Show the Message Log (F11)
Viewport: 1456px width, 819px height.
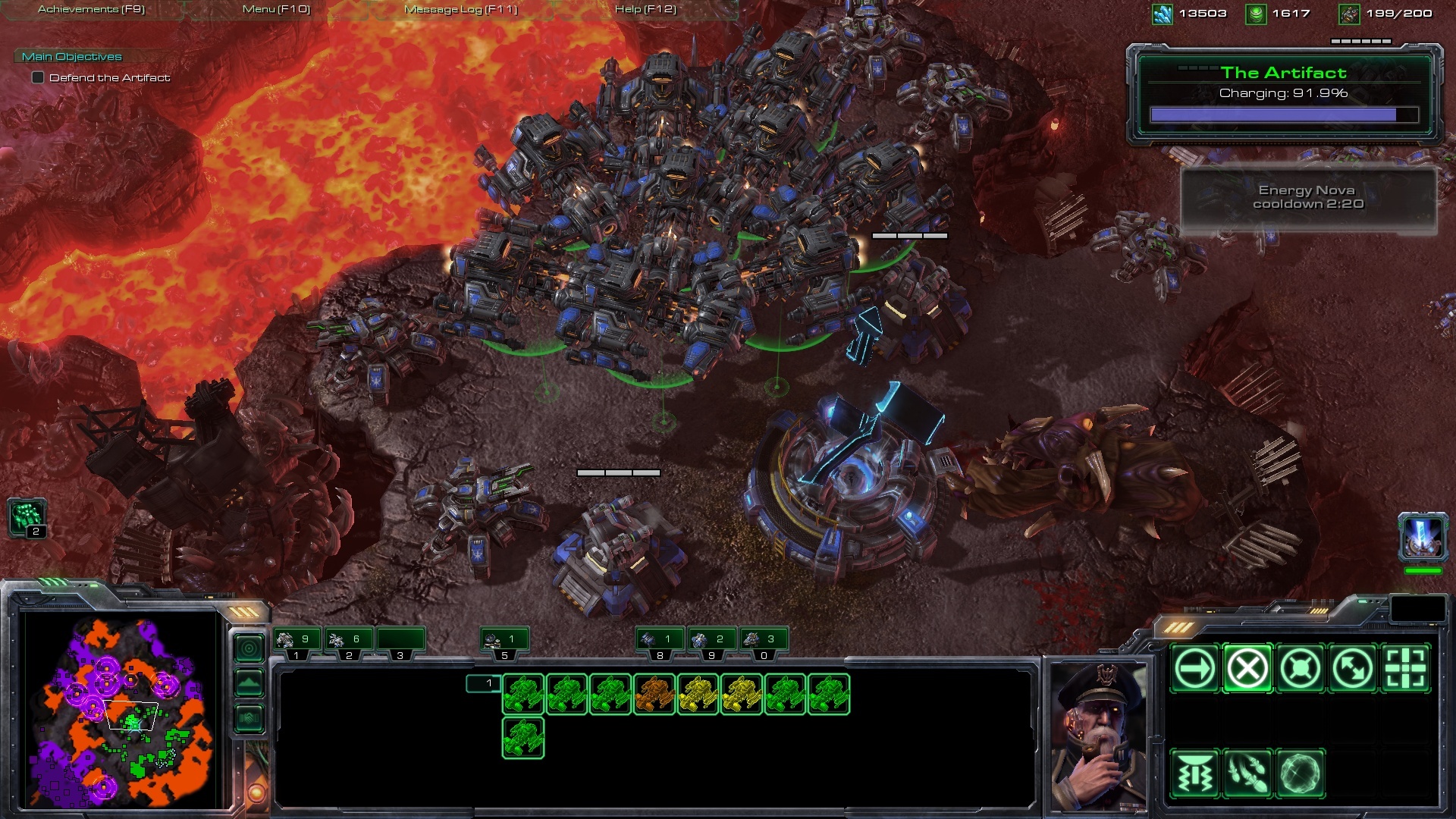[460, 9]
